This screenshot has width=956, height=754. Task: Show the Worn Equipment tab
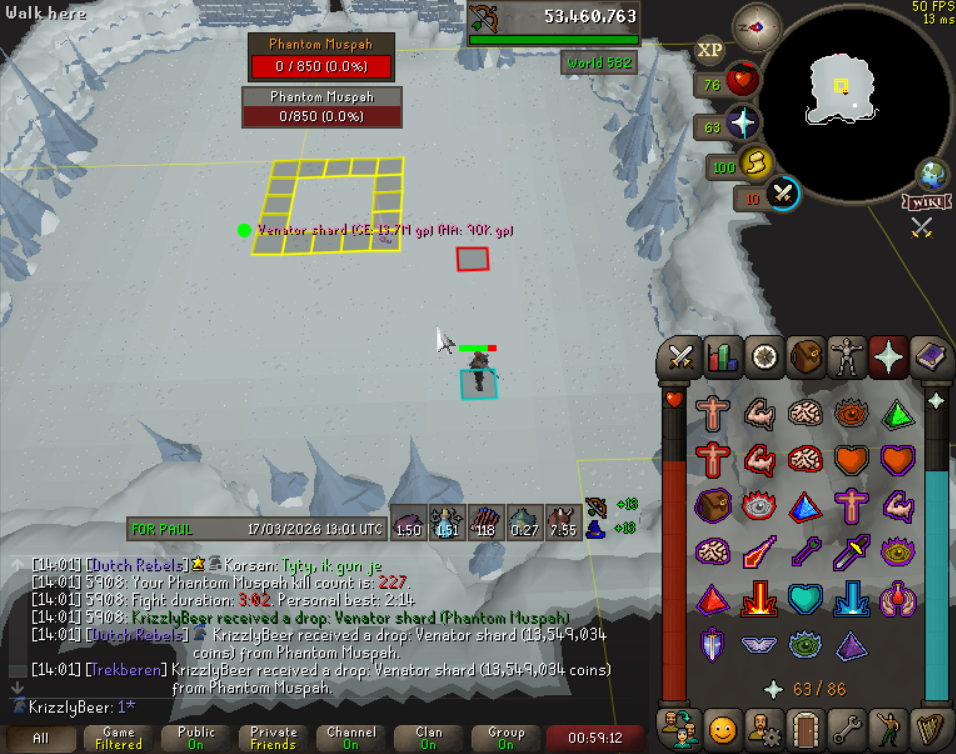pos(846,356)
